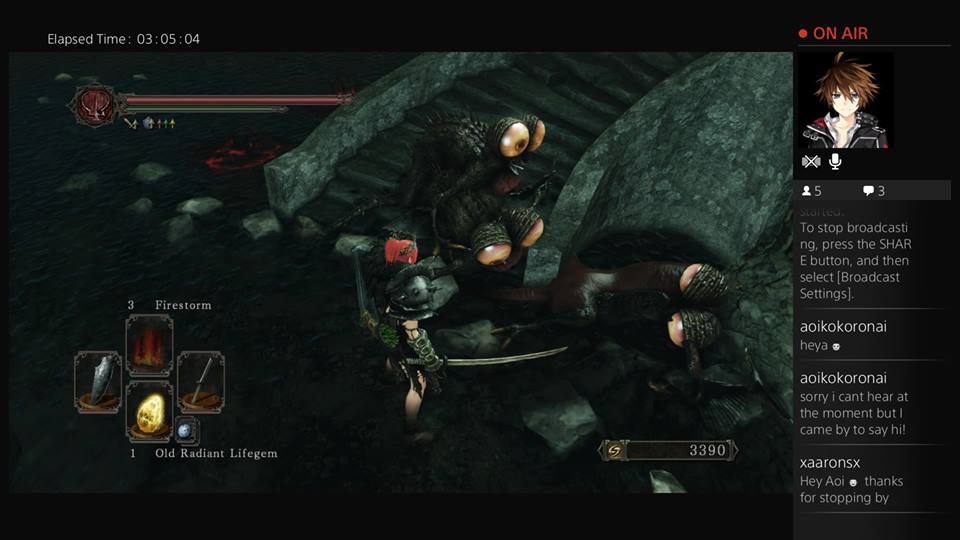960x540 pixels.
Task: Toggle the crossed-out camera icon
Action: 811,161
